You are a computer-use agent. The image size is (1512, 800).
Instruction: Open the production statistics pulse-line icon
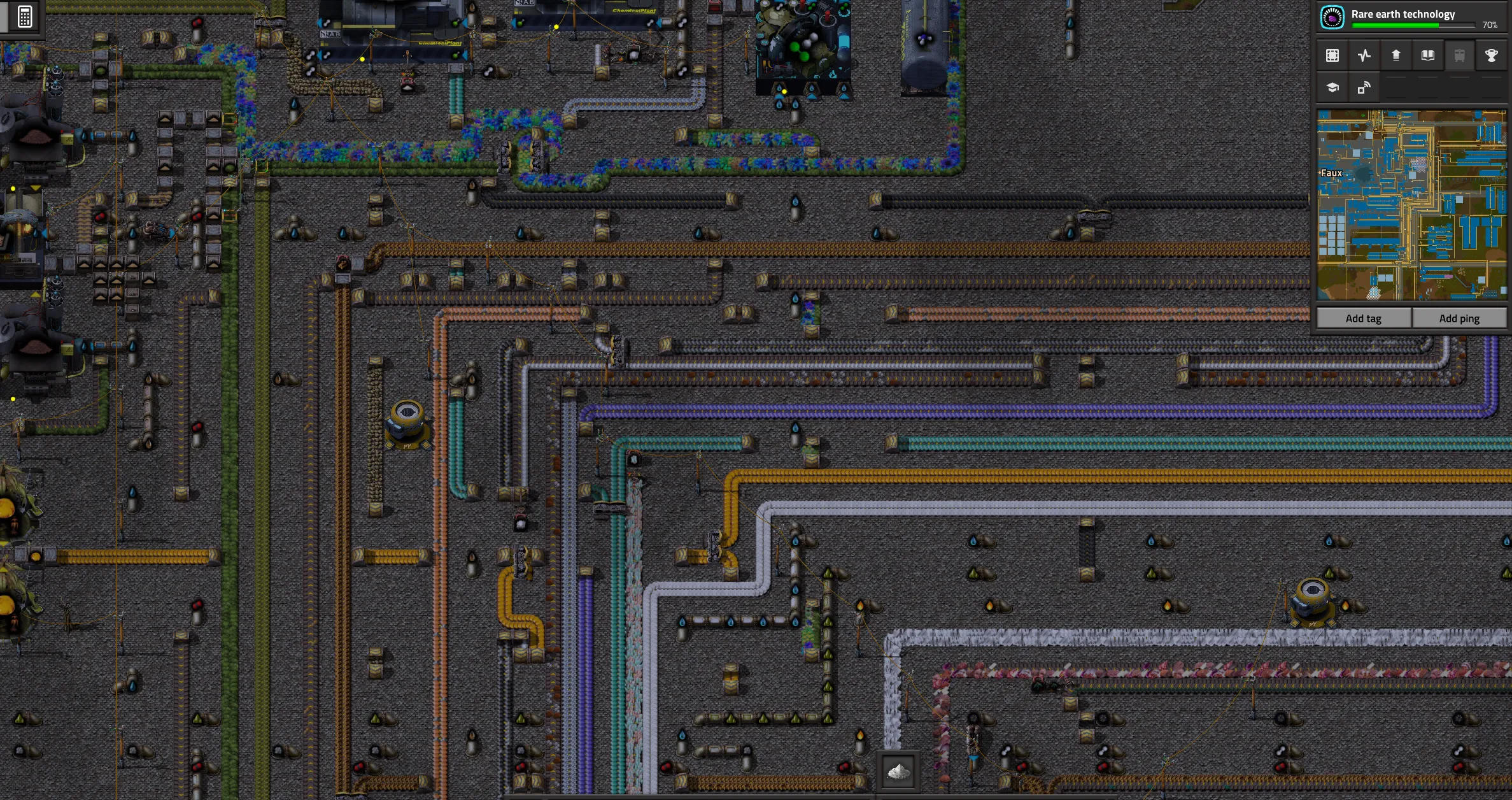click(1364, 55)
